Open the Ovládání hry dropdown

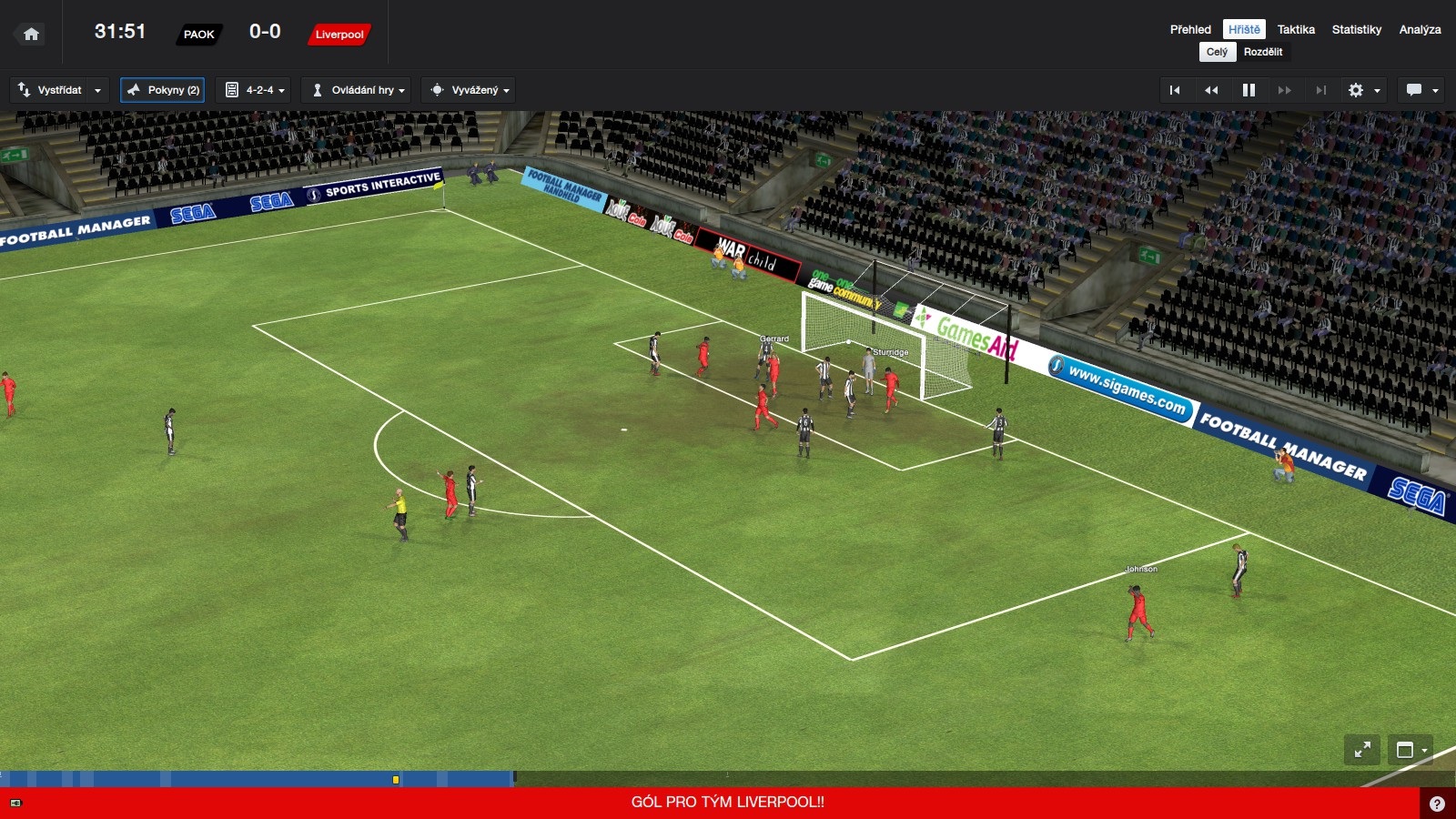coord(358,90)
